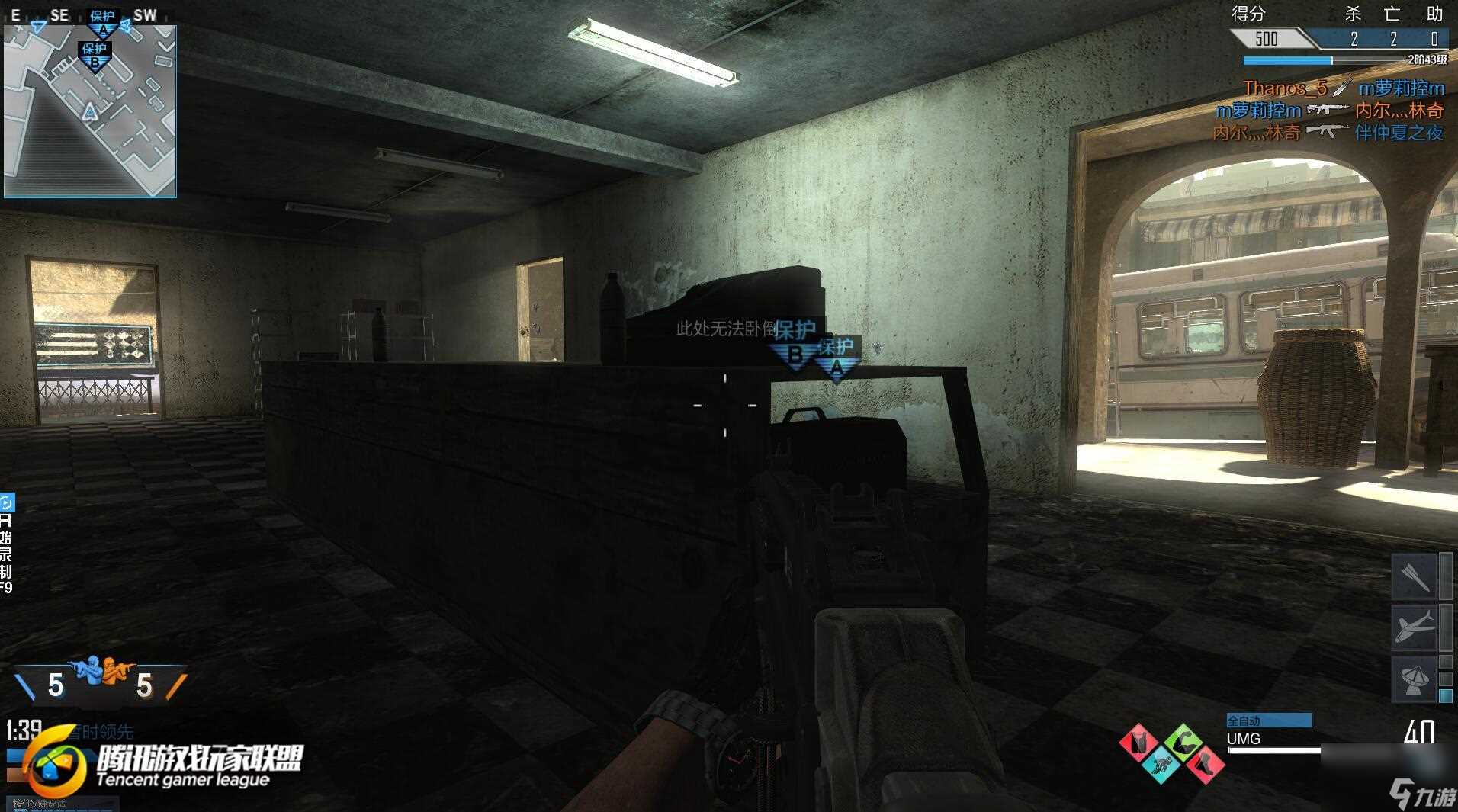Click the 保护 A objective marker above crosshair
1458x812 pixels.
[837, 359]
